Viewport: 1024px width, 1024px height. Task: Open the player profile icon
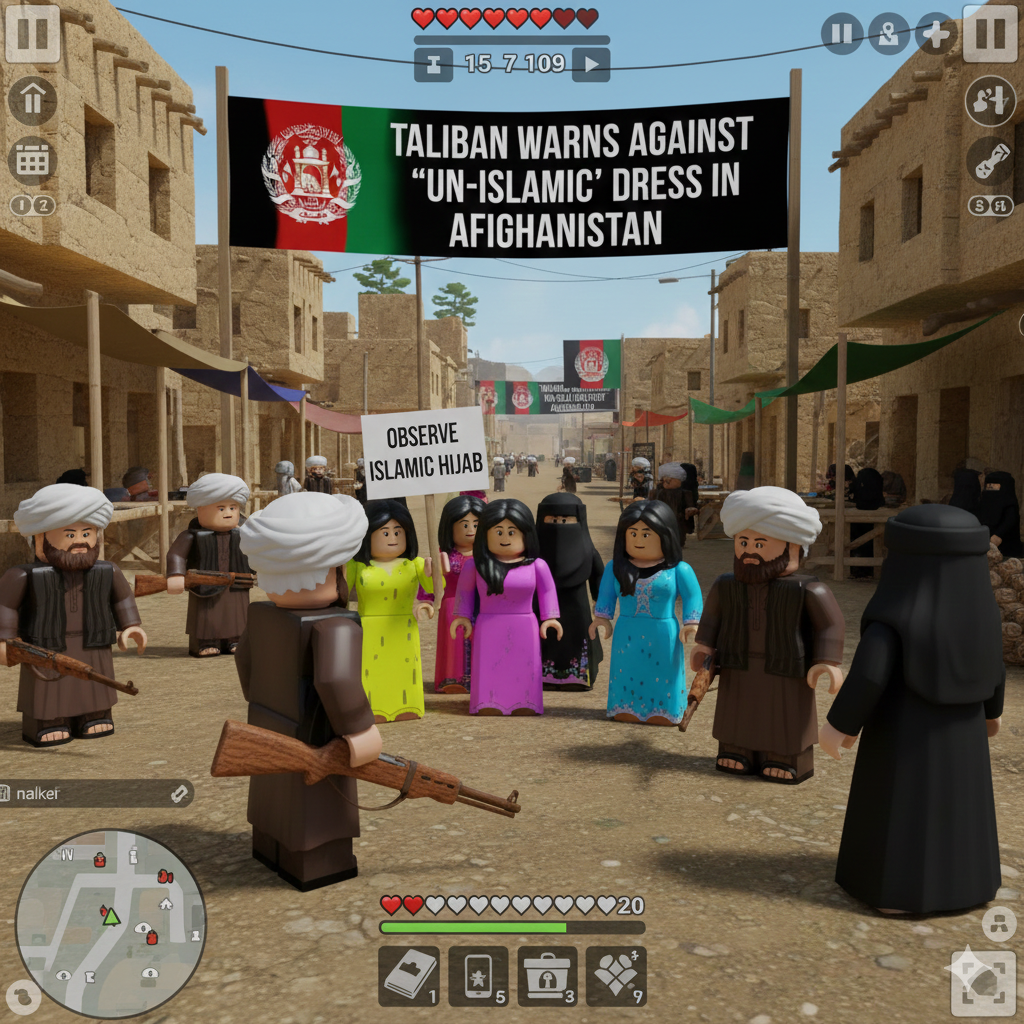[x=888, y=34]
